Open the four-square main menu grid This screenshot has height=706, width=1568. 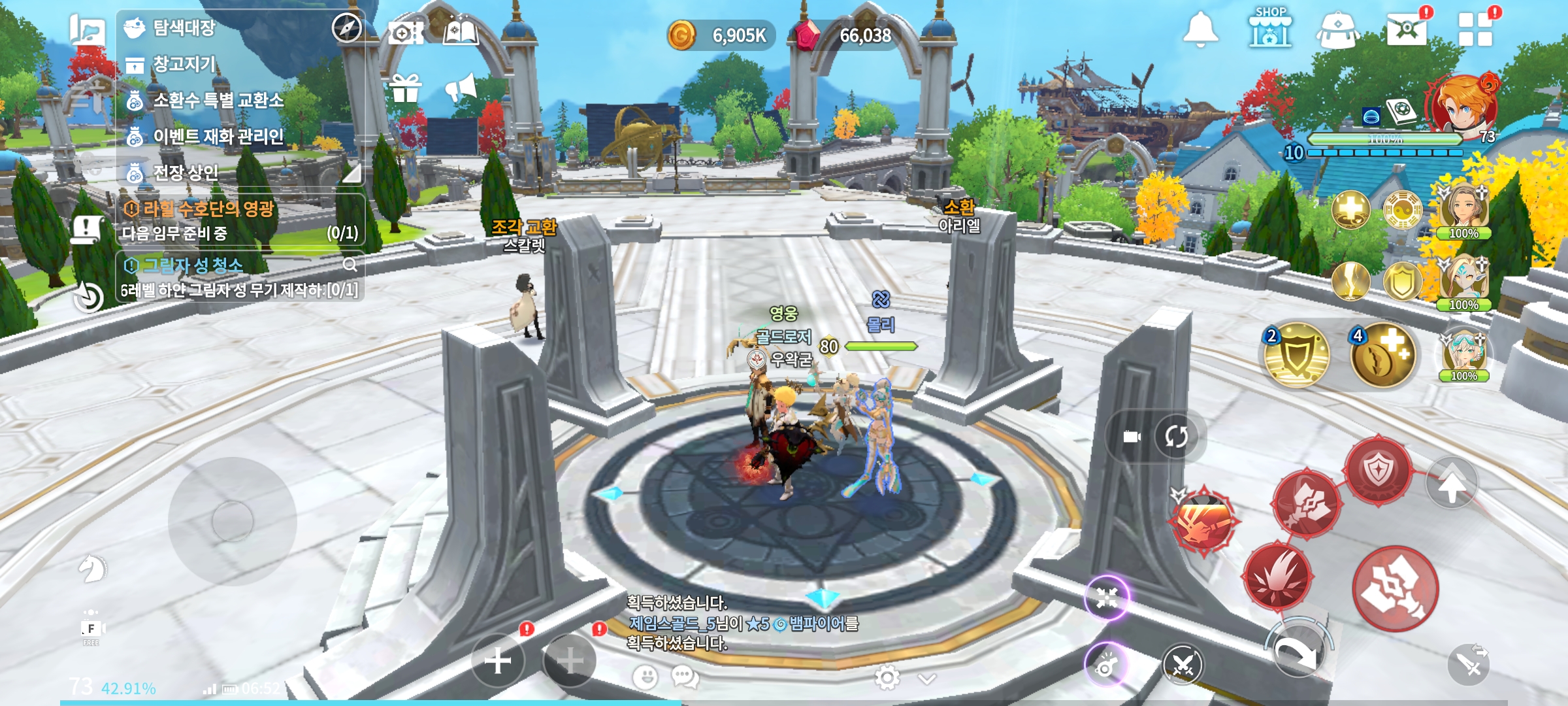[1475, 30]
